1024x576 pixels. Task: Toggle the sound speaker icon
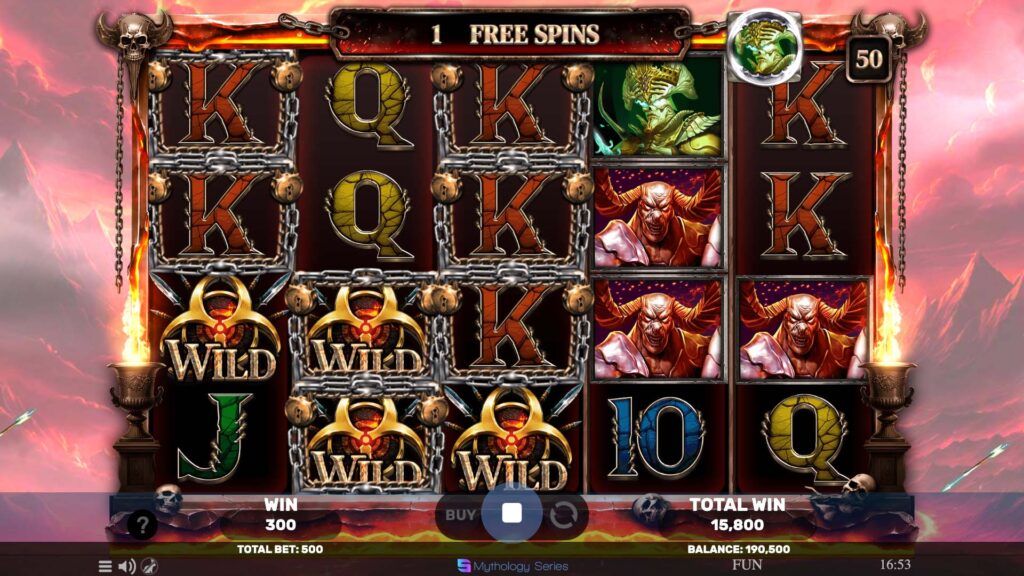127,566
